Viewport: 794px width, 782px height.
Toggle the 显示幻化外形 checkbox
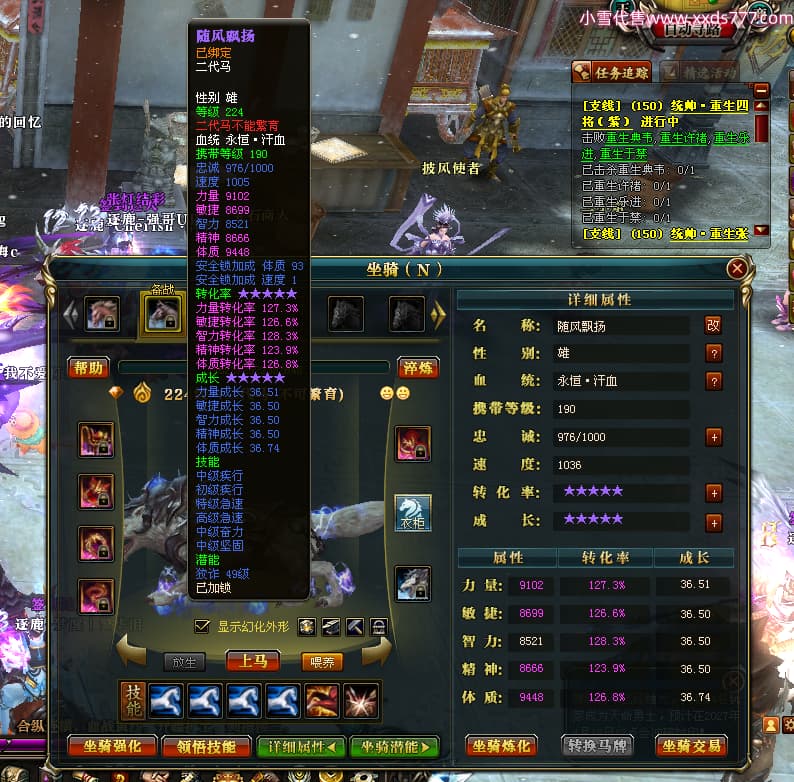[202, 626]
